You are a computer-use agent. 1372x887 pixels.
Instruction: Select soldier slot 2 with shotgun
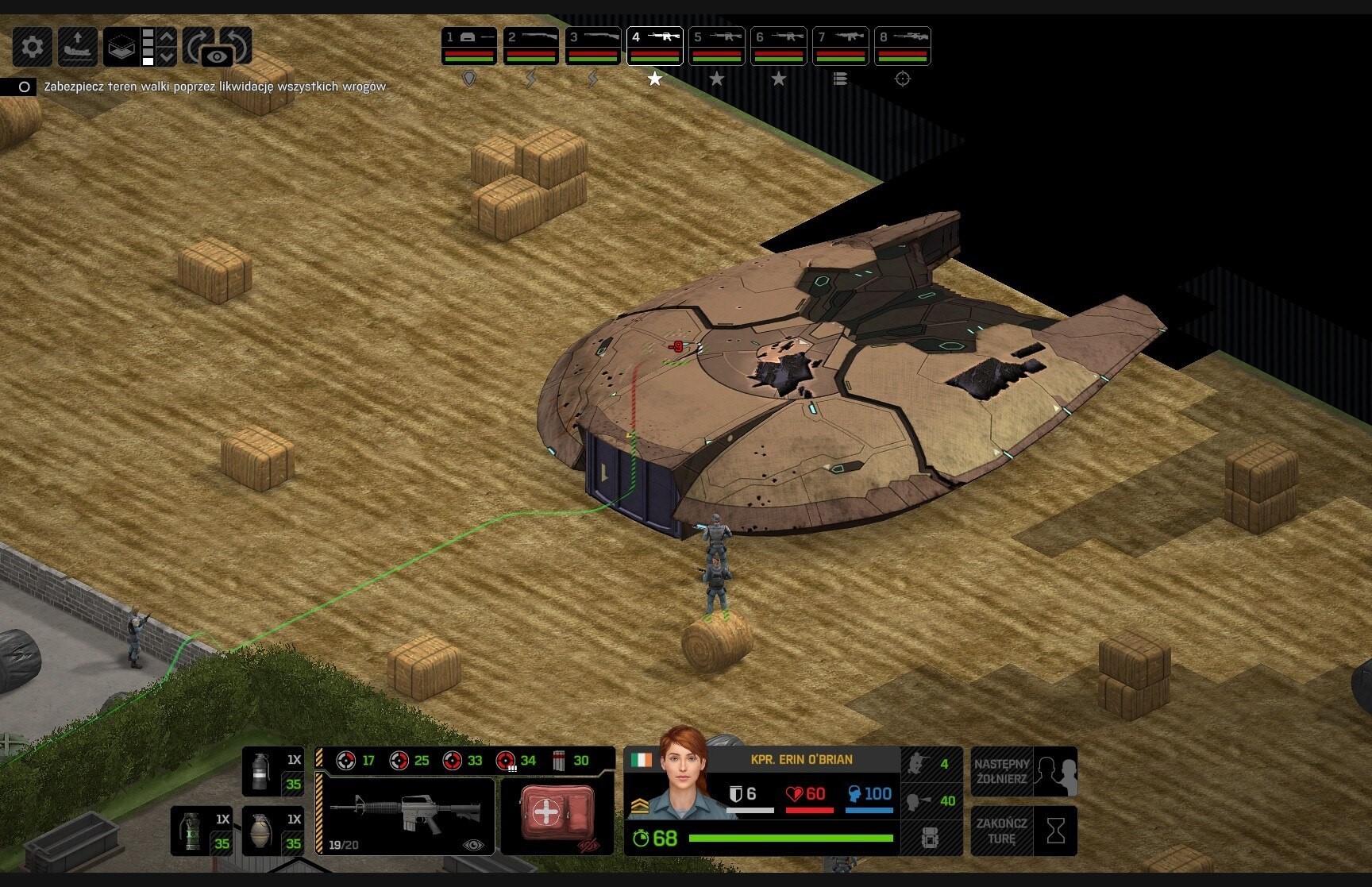(530, 46)
